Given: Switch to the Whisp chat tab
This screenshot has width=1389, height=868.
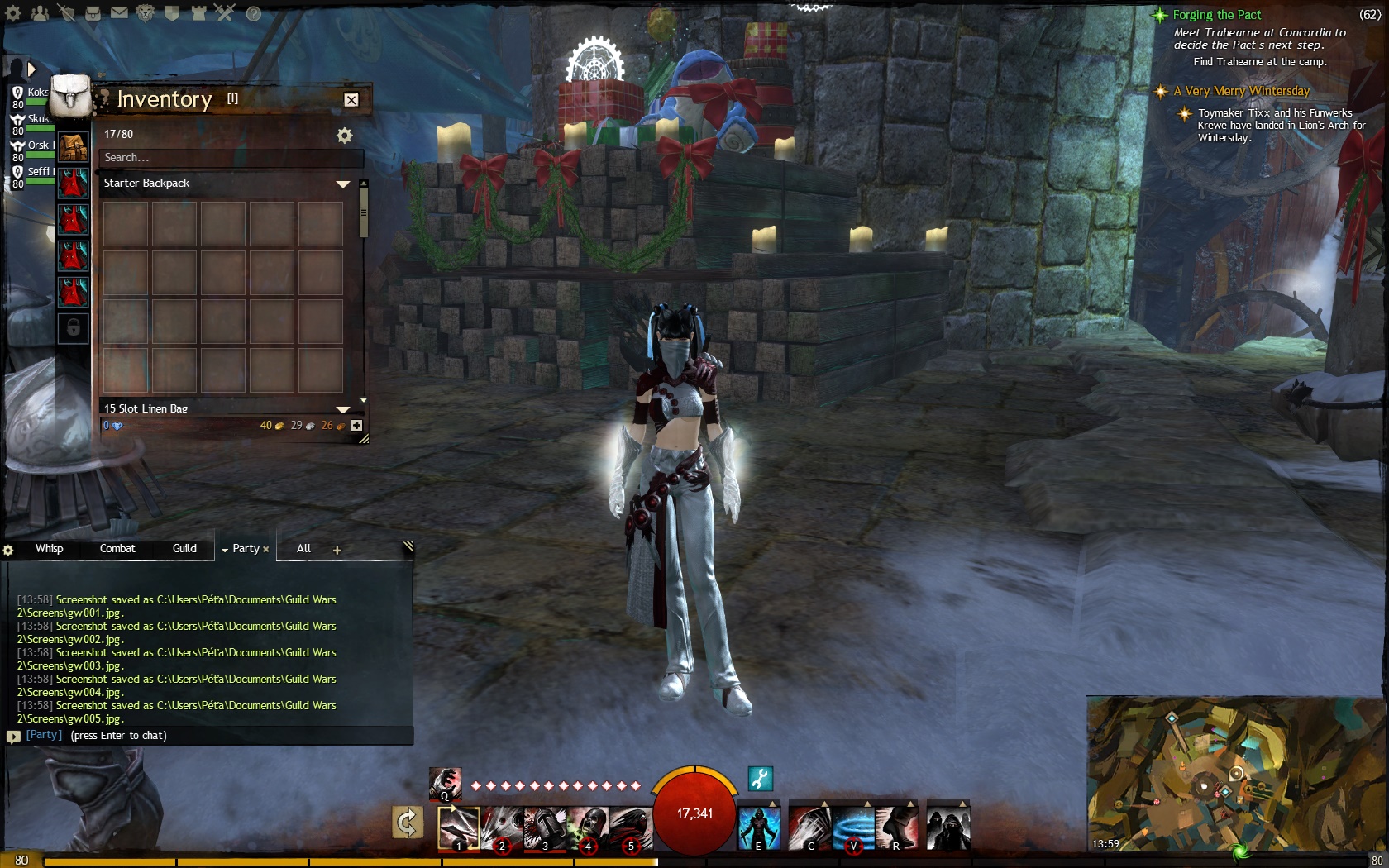Looking at the screenshot, I should (x=49, y=549).
